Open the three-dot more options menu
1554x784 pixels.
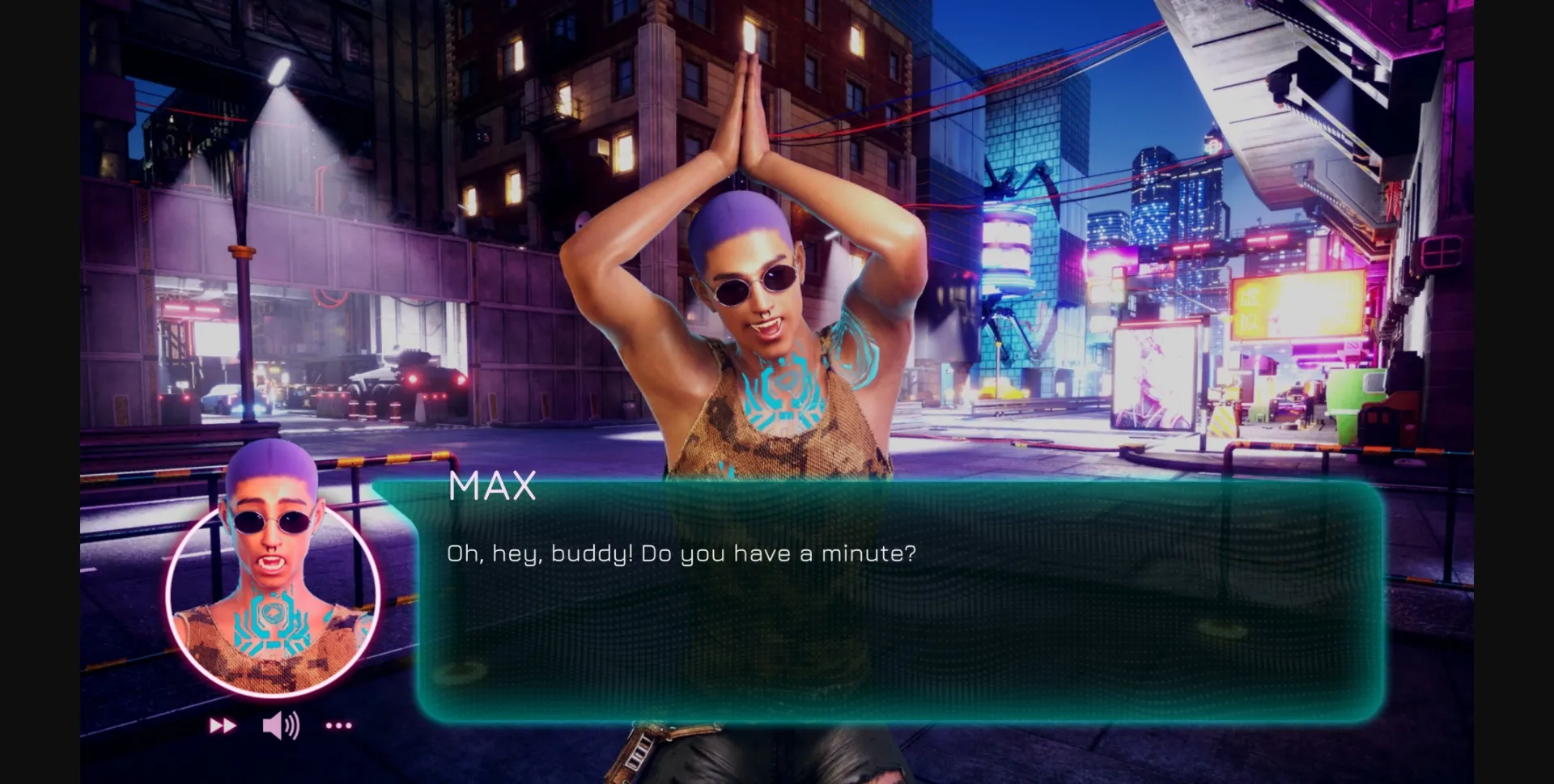click(x=338, y=726)
